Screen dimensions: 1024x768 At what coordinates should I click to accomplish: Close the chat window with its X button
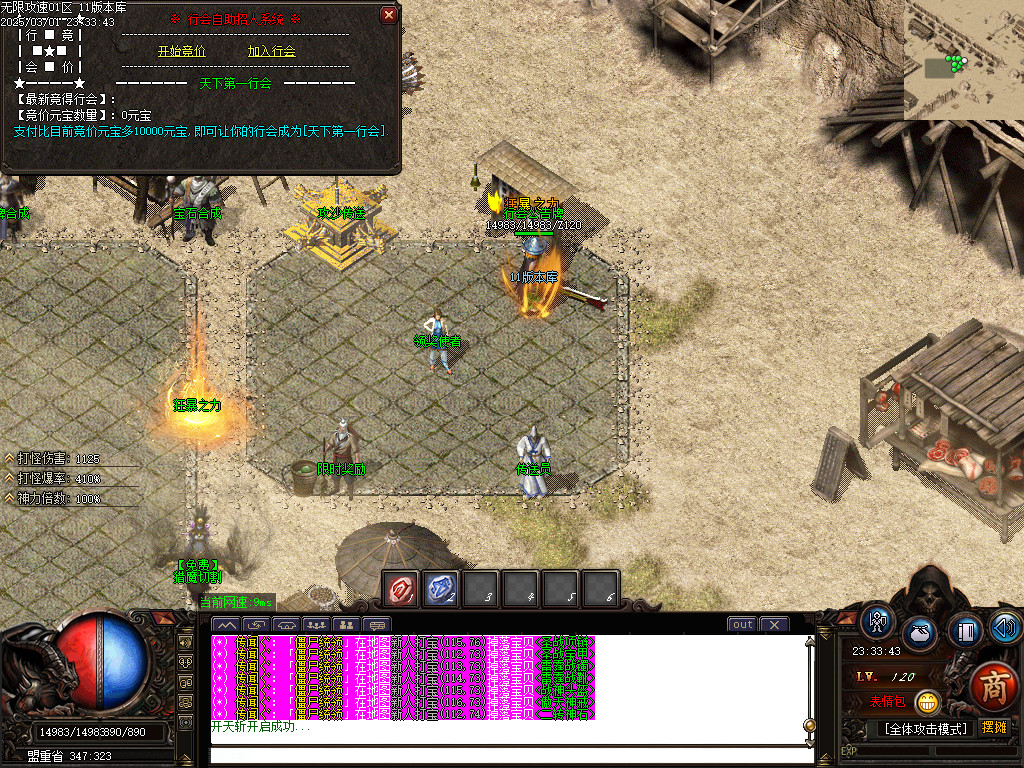coord(774,625)
